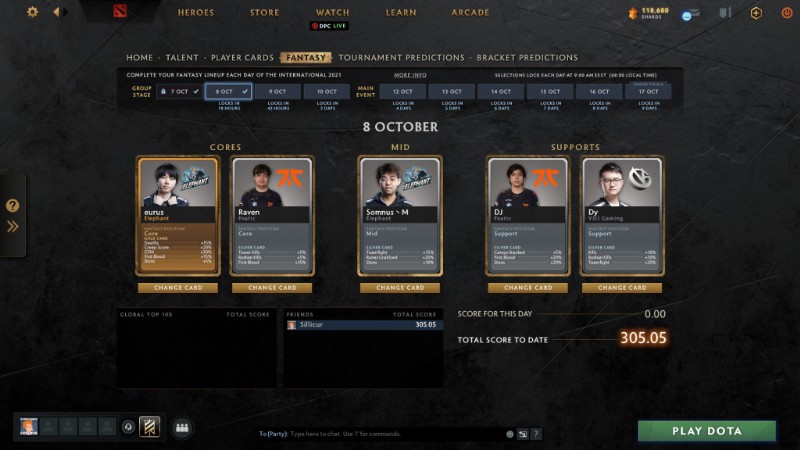Change the Dy support card
800x450 pixels.
click(x=622, y=287)
